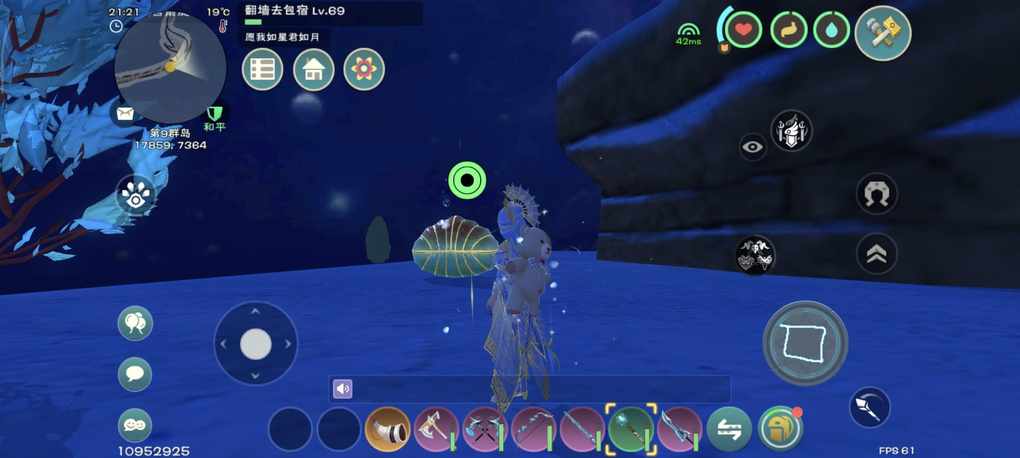
Task: Open the circular minimap
Action: click(170, 67)
